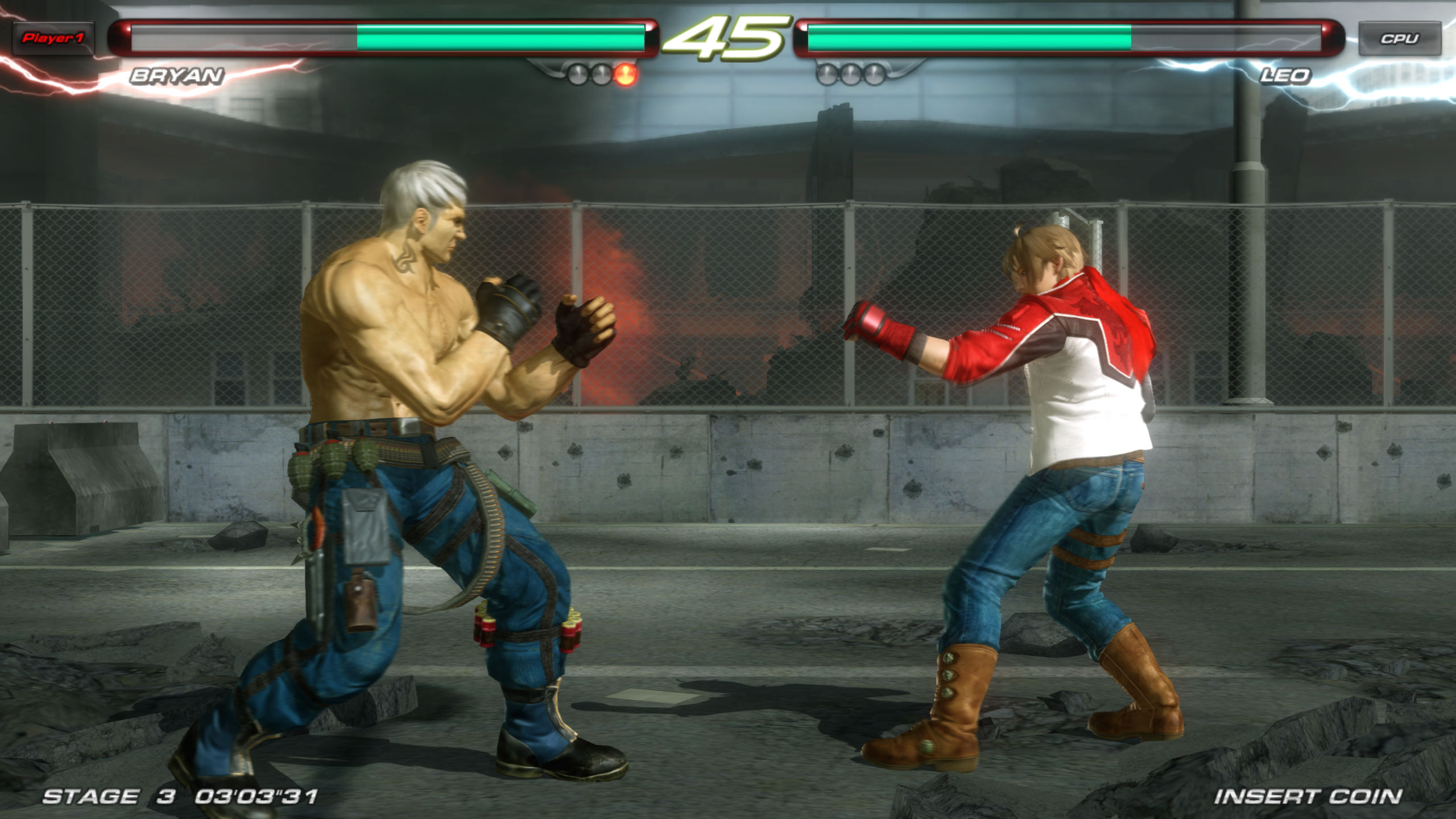Image resolution: width=1456 pixels, height=819 pixels.
Task: Click the lit red round-win orb under Bryan's bar
Action: (x=626, y=75)
